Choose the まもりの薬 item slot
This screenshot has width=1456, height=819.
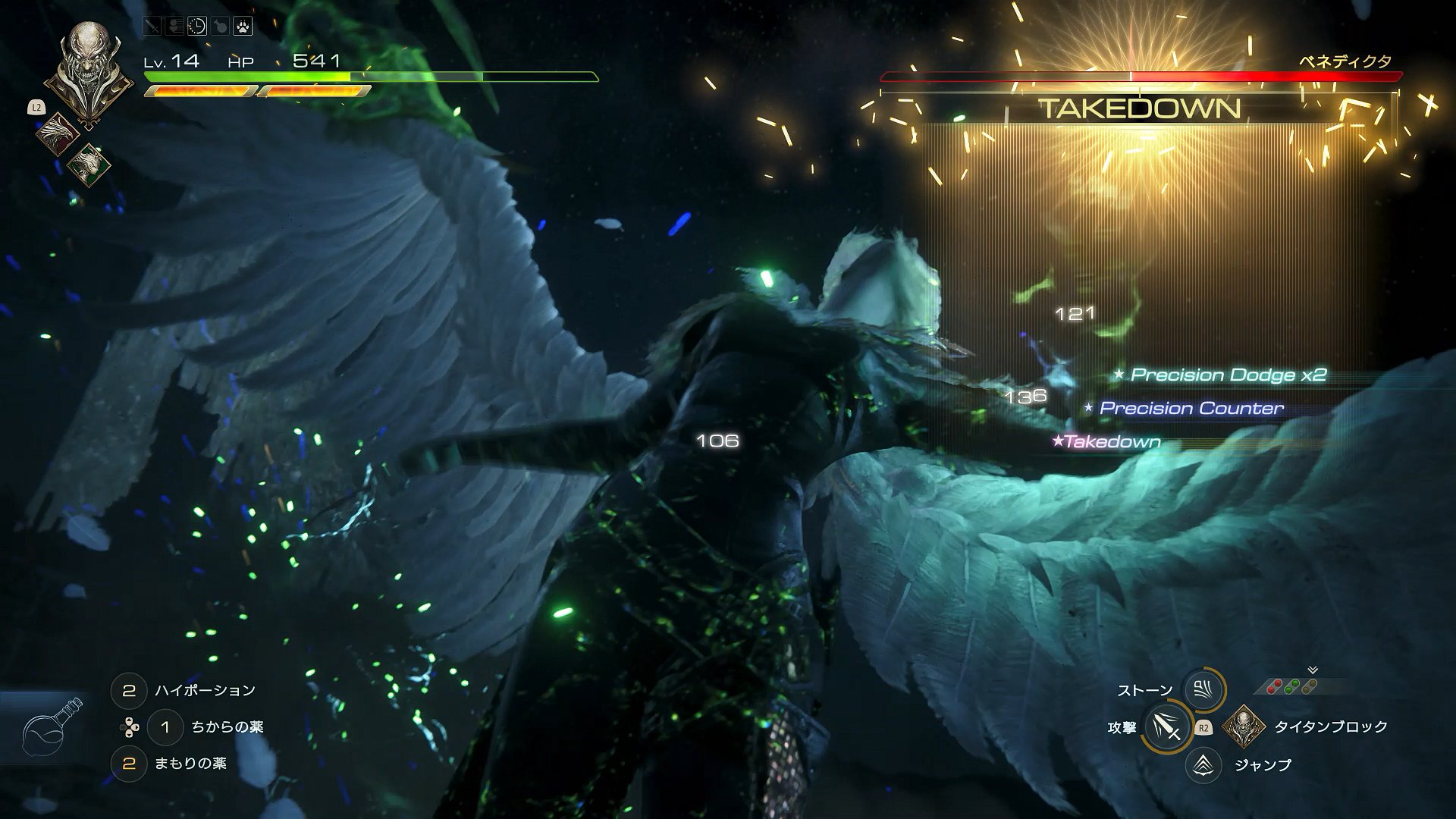coord(129,764)
